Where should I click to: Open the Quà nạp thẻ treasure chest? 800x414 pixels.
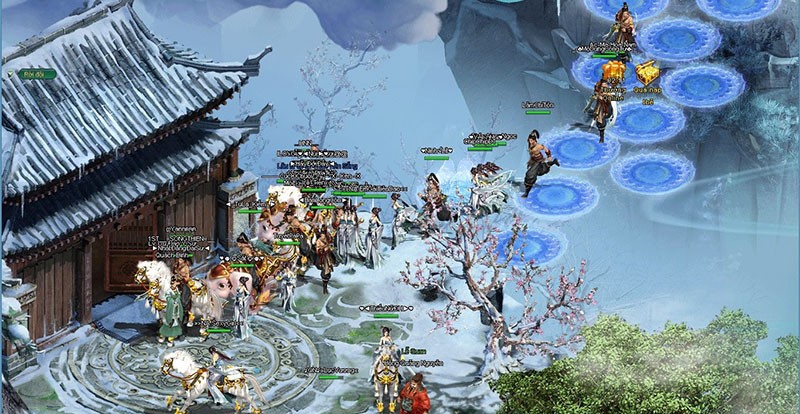(x=647, y=73)
